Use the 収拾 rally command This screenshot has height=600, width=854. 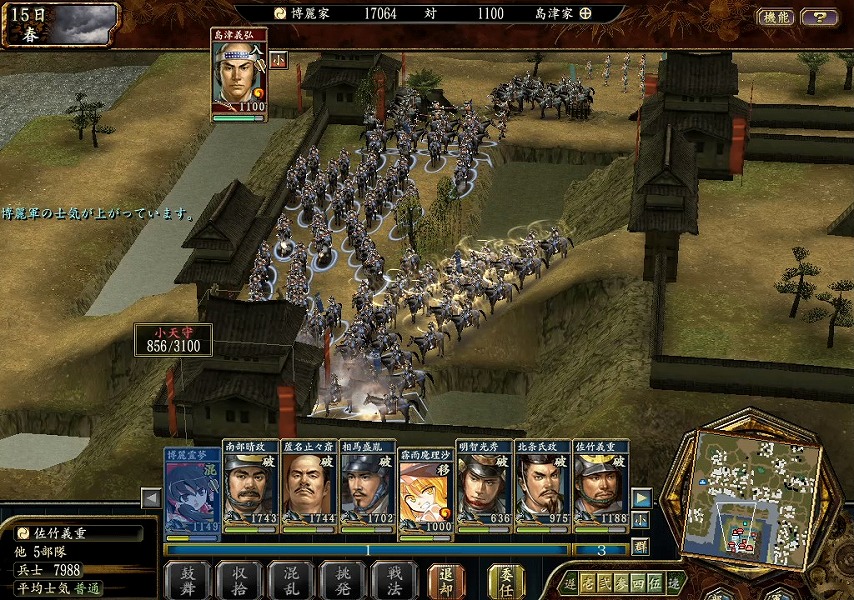point(238,580)
